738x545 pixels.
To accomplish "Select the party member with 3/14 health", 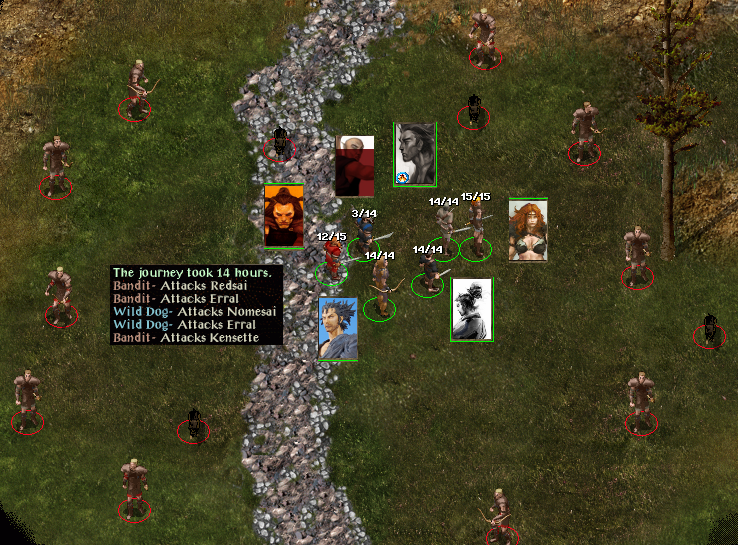I will click(x=365, y=237).
